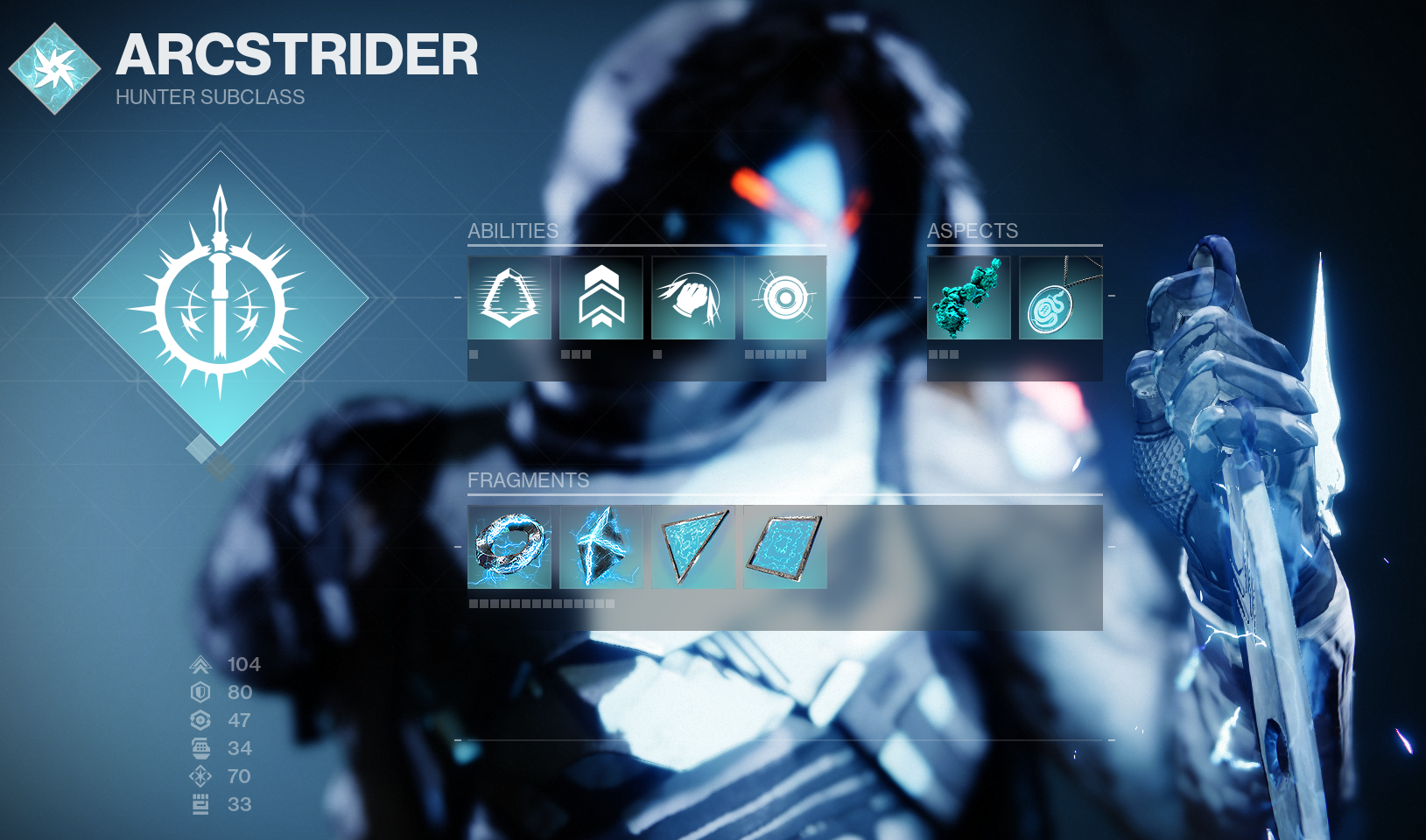Click the Strength stat icon beside 33
The height and width of the screenshot is (840, 1426).
(199, 804)
